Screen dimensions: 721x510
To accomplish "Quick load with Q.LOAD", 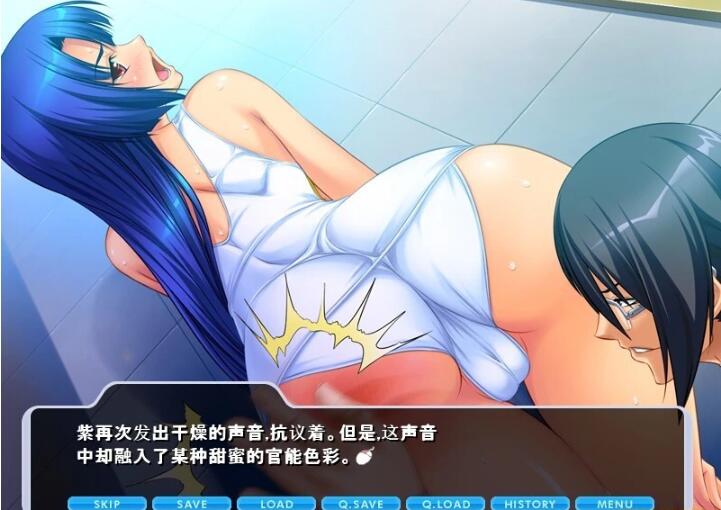I will pos(446,503).
